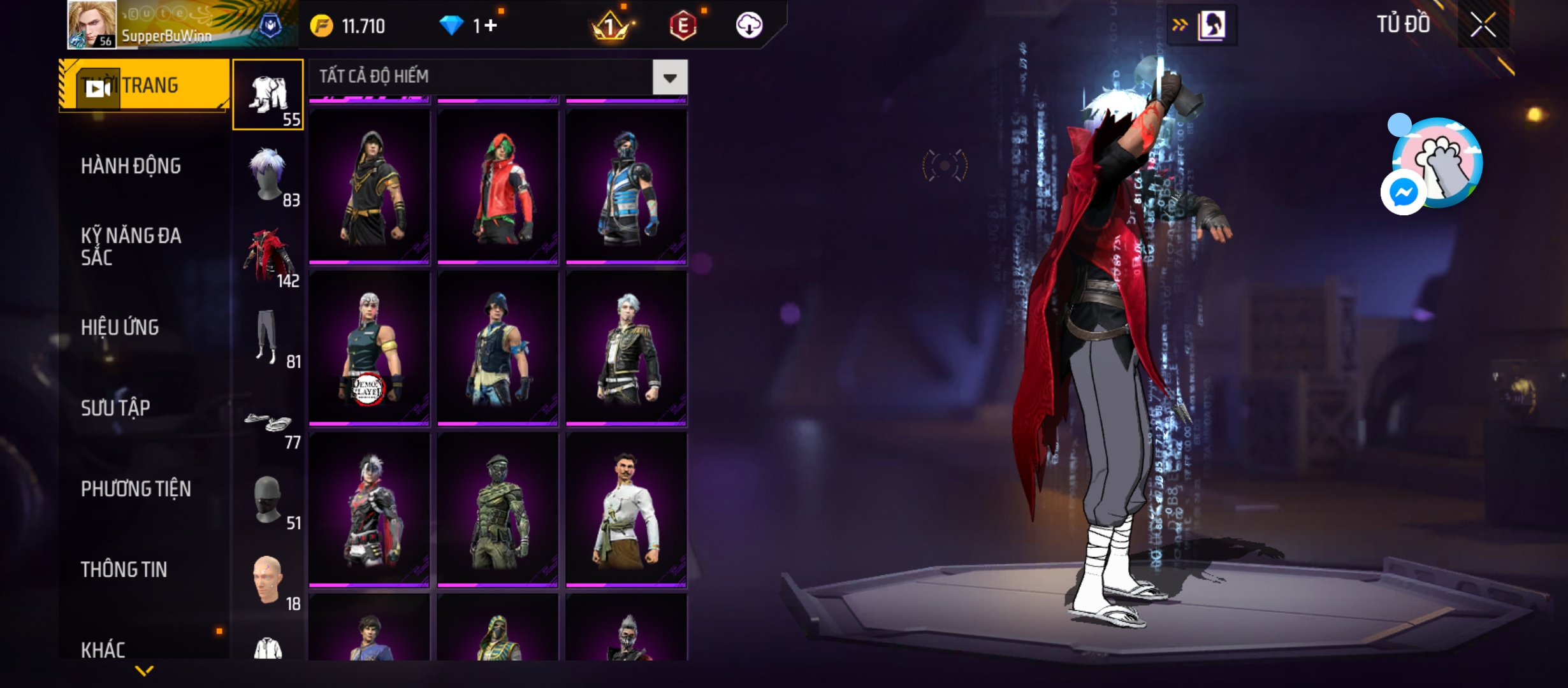Pick the red hooded green-hair outfit

point(498,187)
